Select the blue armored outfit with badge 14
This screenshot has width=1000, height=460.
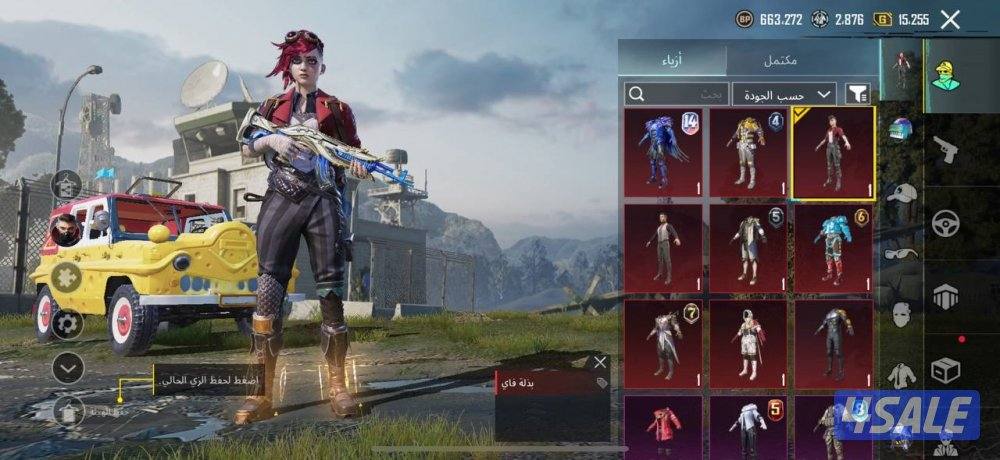(663, 153)
